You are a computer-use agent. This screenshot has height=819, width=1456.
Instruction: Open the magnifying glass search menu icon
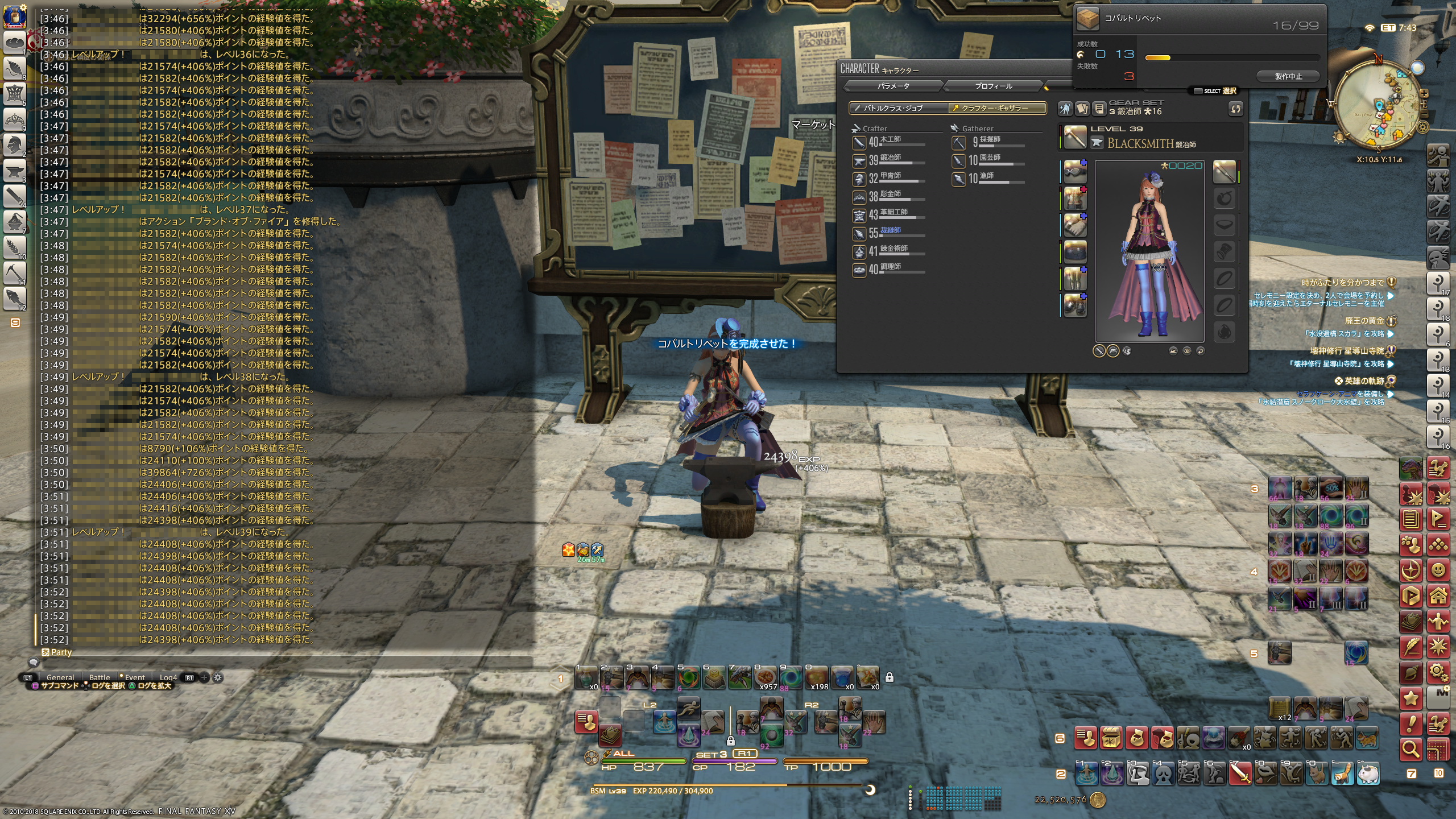tap(1410, 750)
